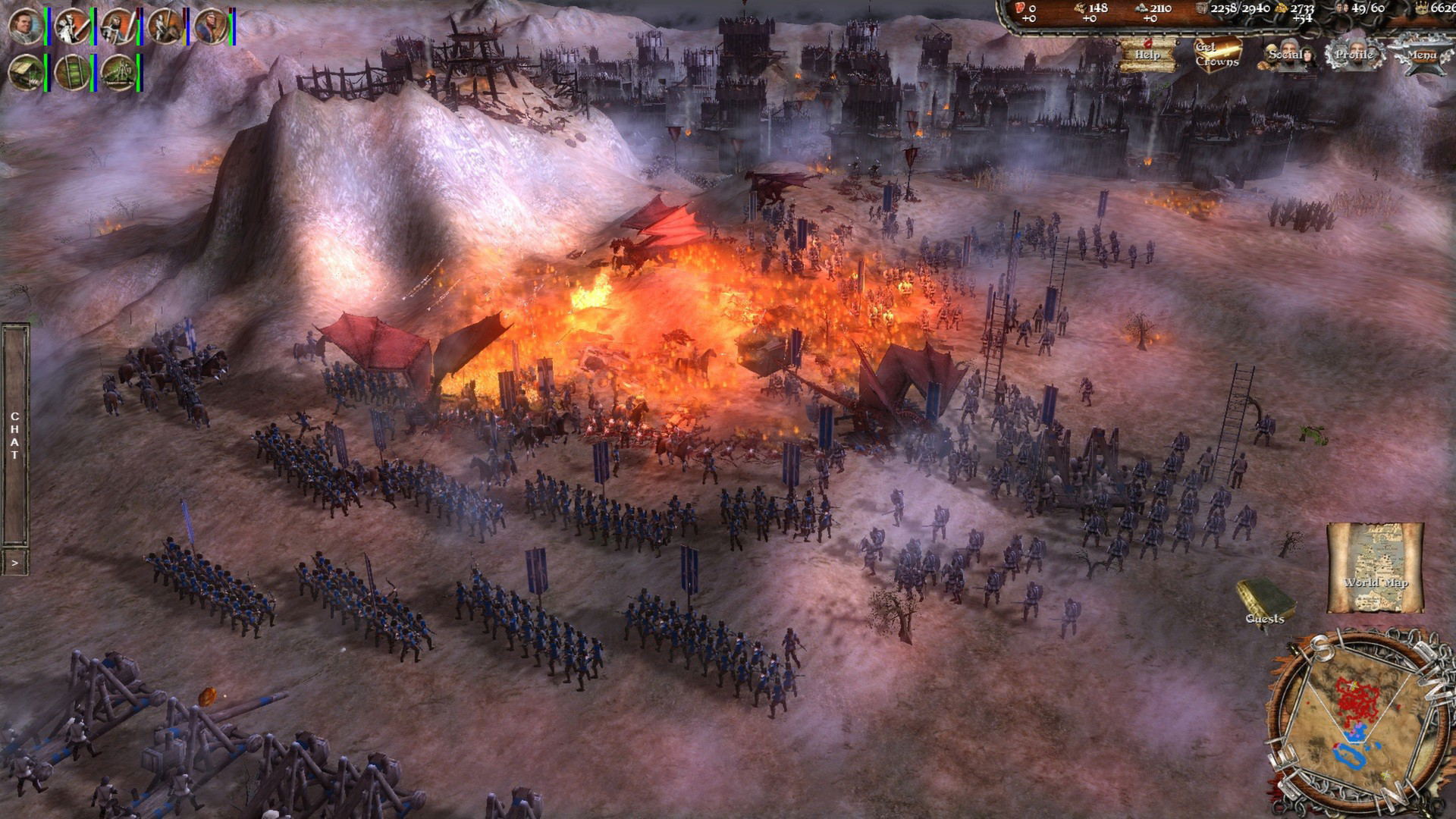
Task: Select the siege ladder unit icon
Action: [73, 73]
